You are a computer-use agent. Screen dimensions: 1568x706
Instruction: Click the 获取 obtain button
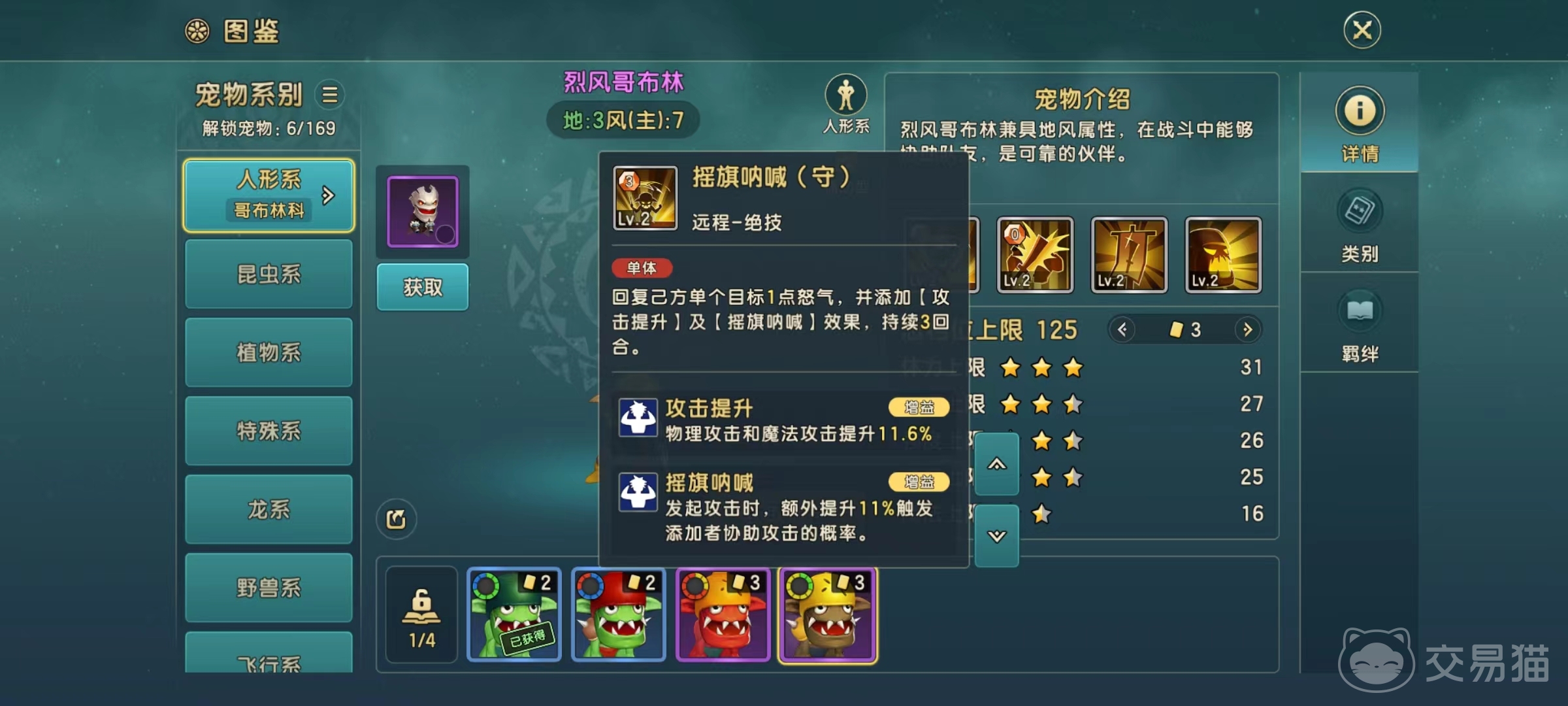click(x=422, y=287)
